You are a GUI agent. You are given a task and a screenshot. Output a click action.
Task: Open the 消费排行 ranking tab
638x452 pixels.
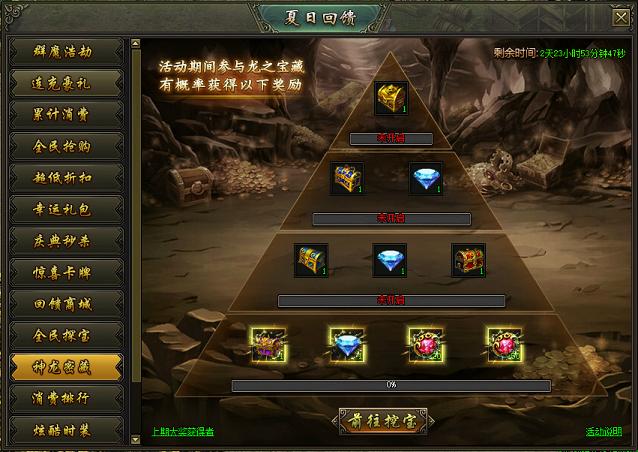[x=66, y=397]
